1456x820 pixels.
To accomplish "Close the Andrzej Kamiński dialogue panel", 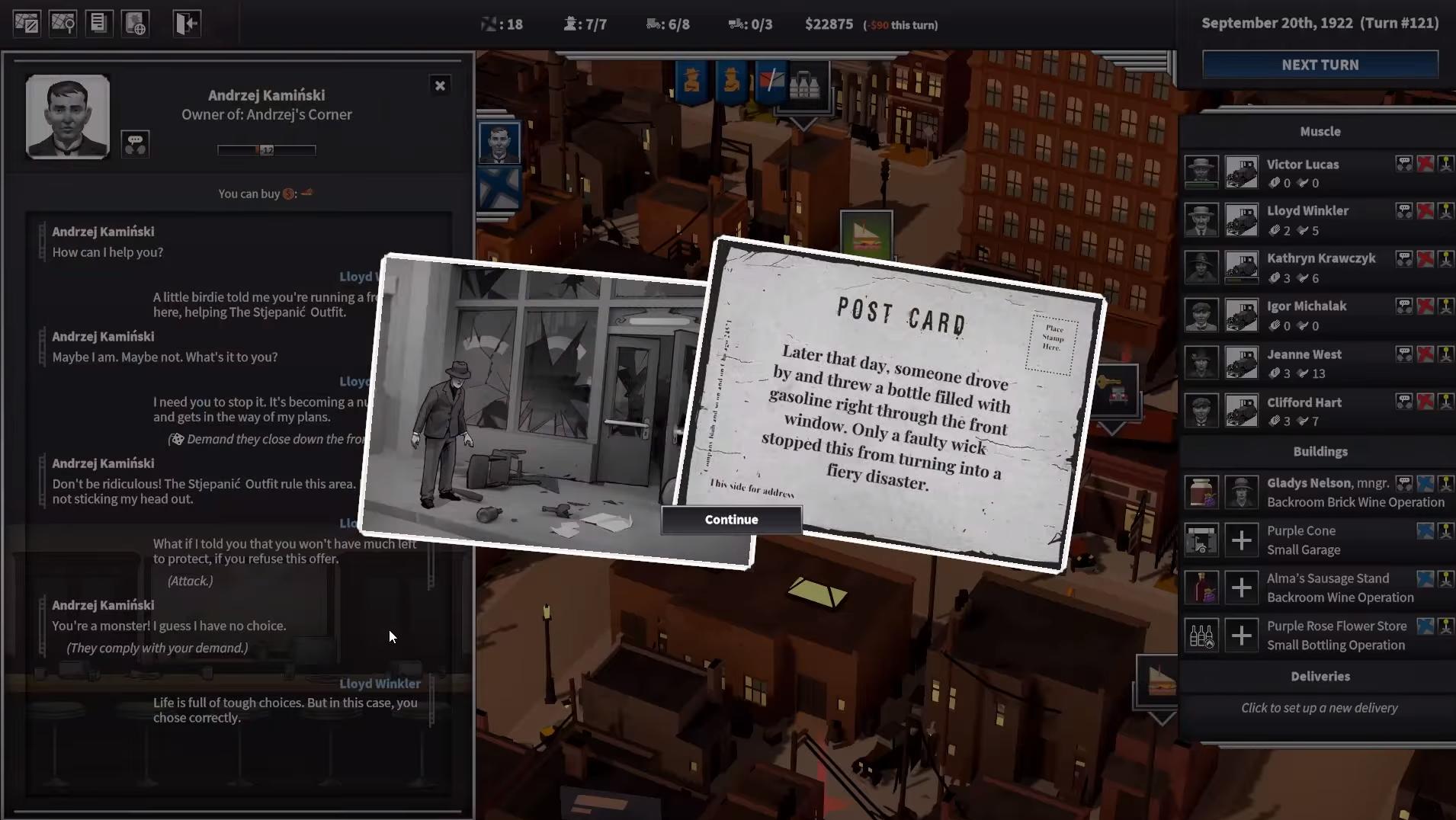I will [440, 85].
